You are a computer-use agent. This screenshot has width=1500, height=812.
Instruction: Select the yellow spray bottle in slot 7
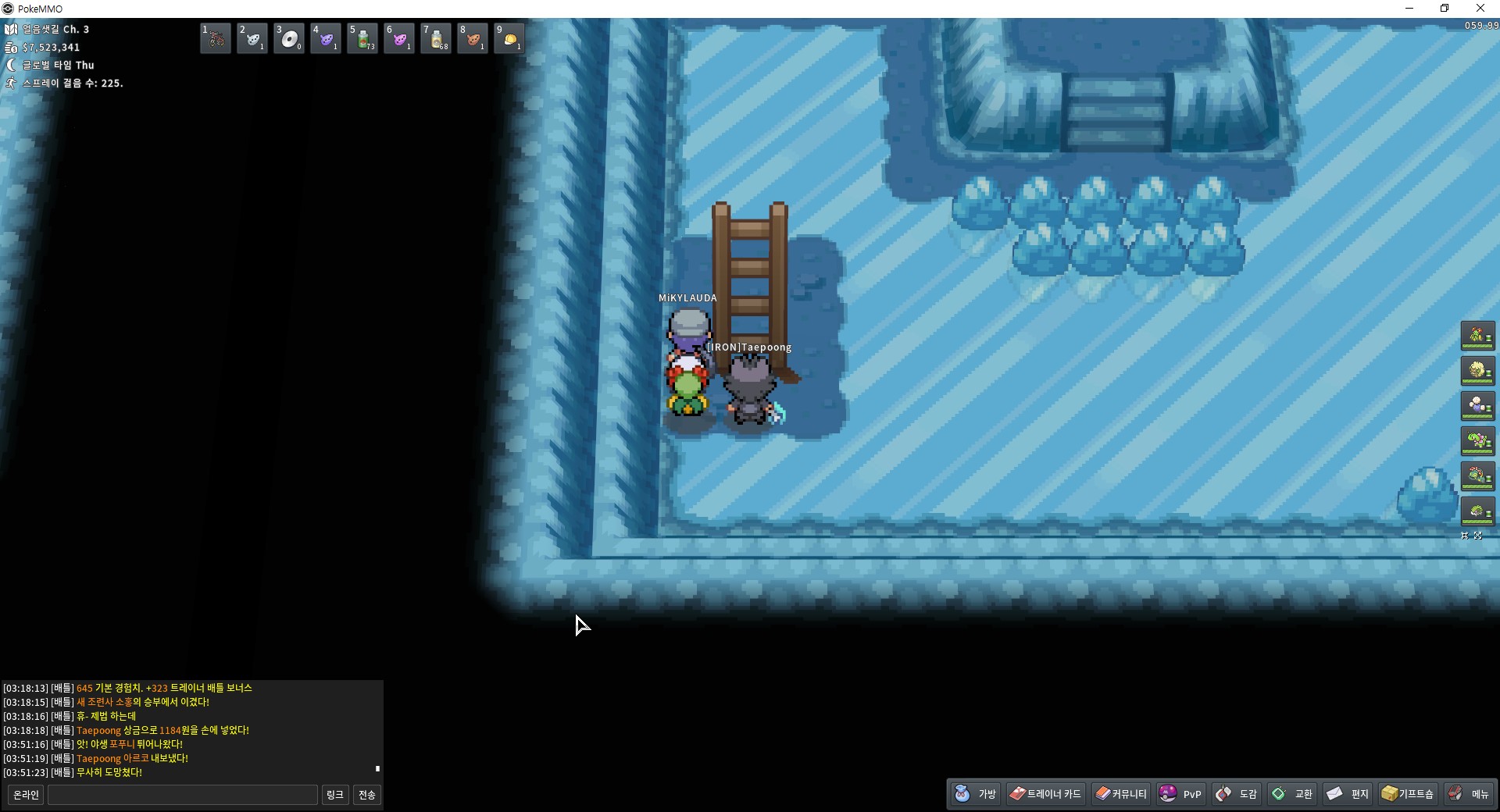[x=436, y=38]
